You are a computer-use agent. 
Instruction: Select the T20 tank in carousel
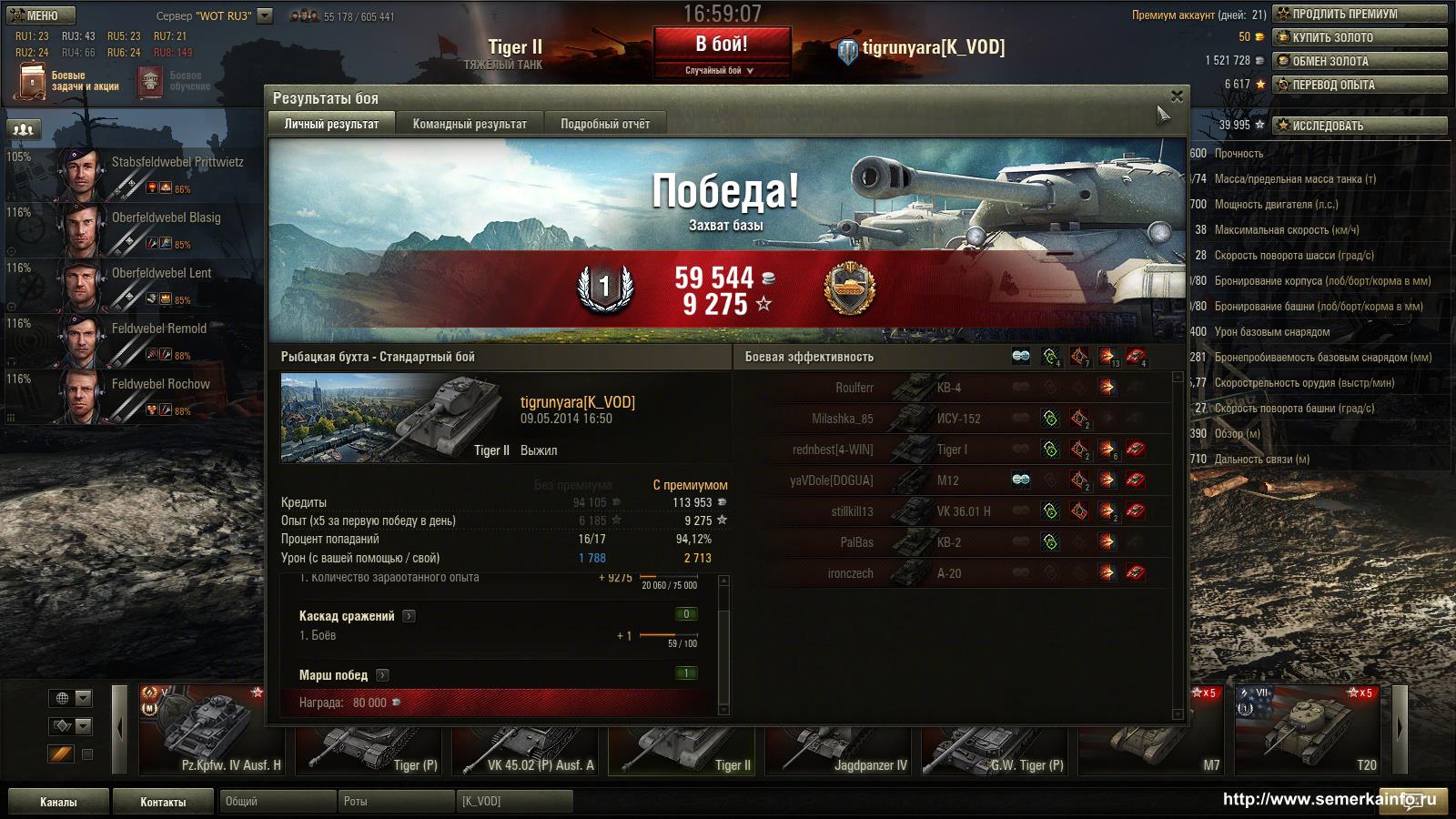[x=1310, y=733]
